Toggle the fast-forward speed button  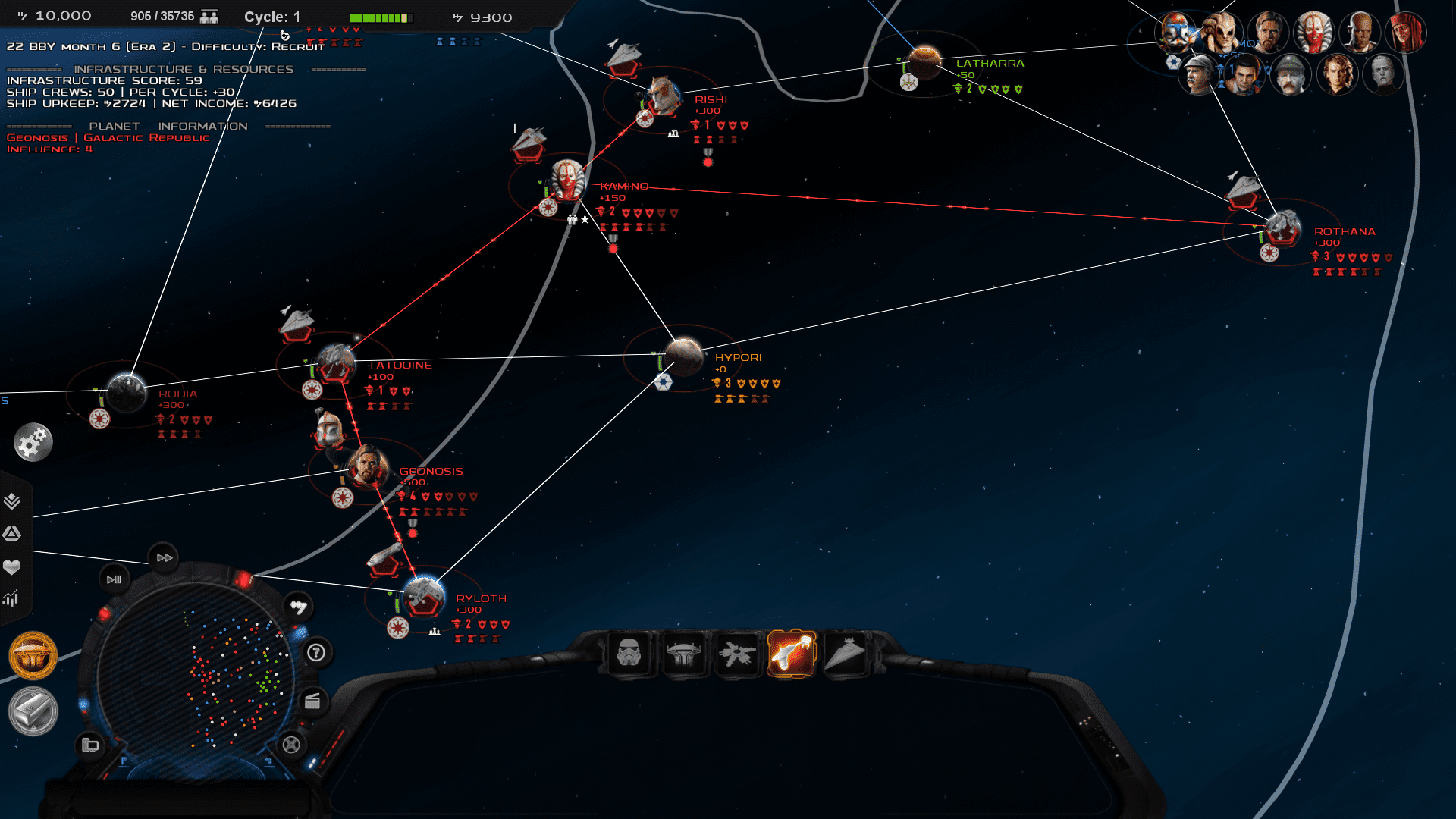(164, 557)
